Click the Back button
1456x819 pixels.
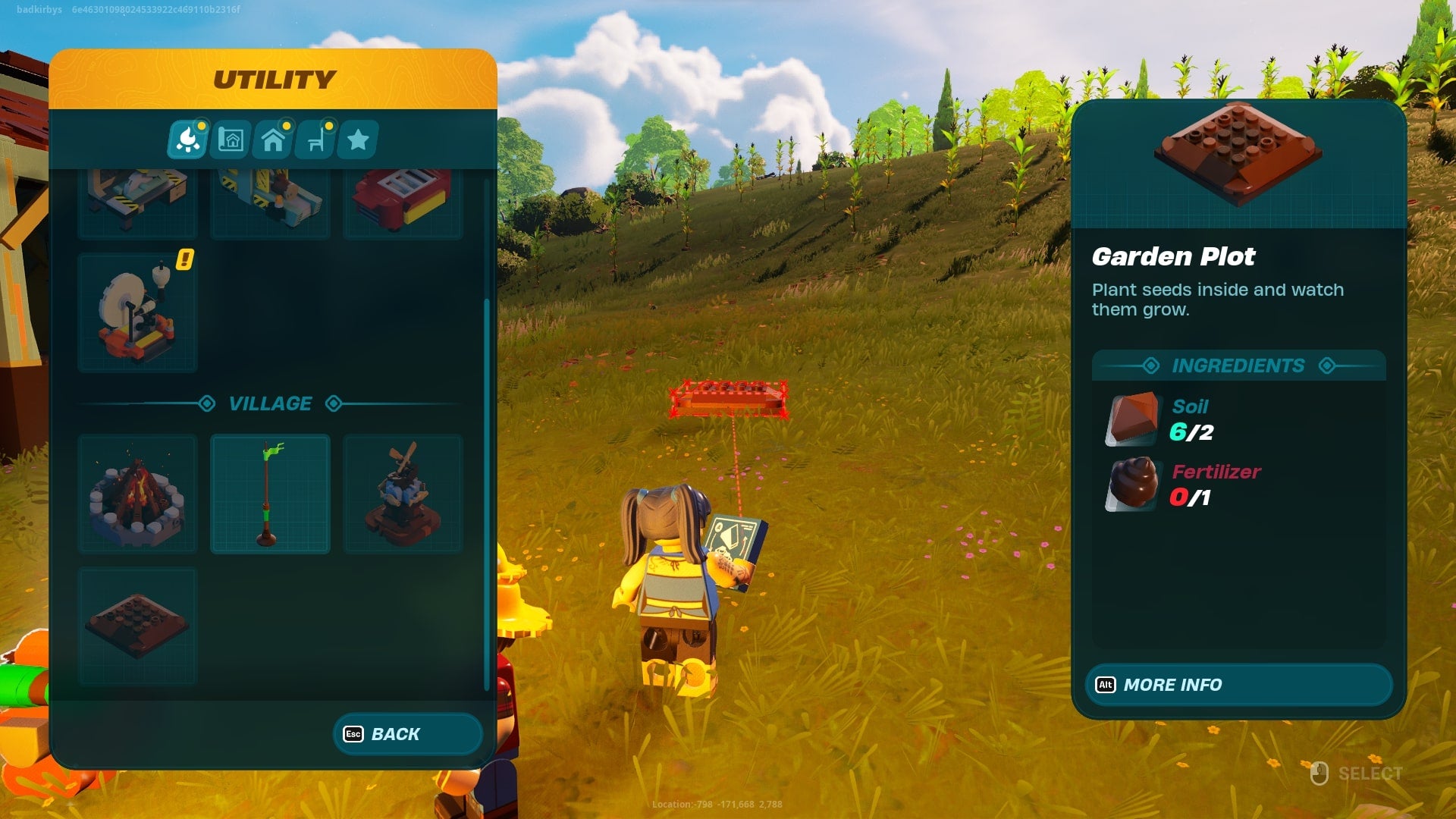(x=407, y=734)
